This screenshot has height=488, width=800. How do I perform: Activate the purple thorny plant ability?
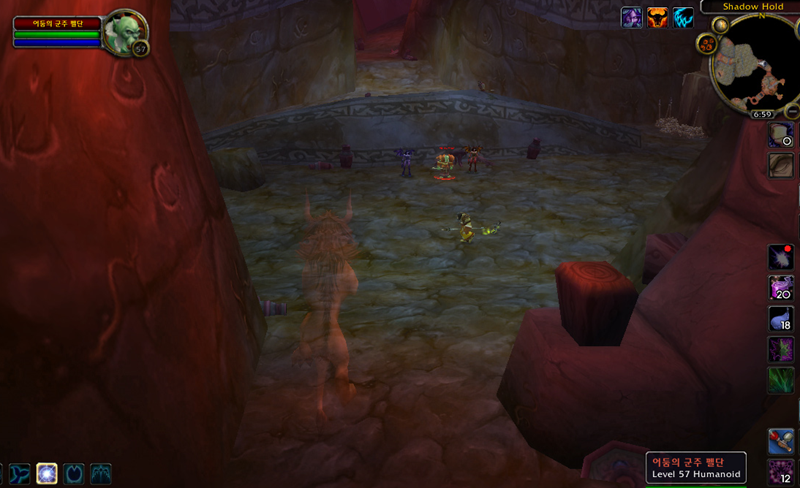point(781,350)
